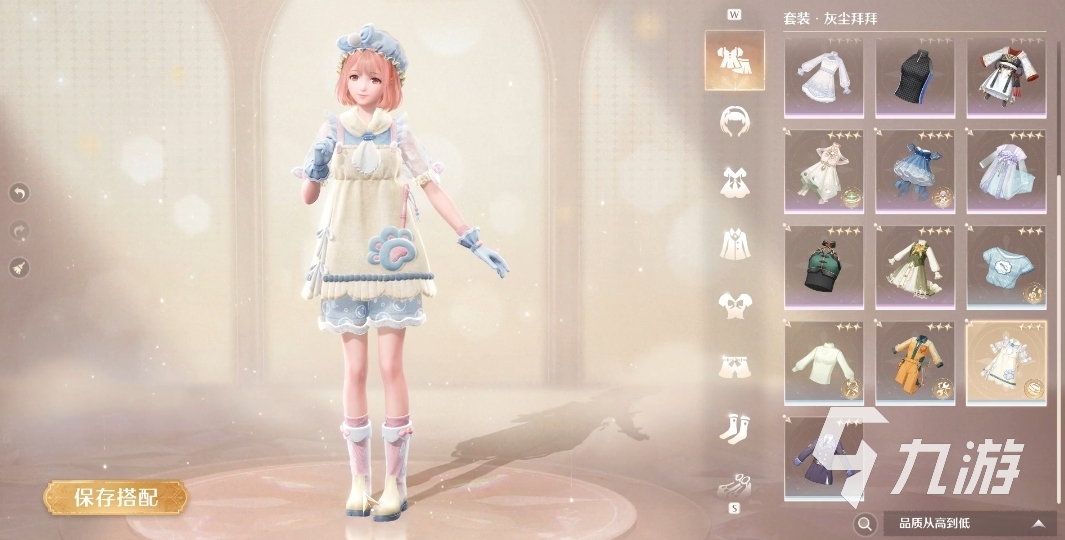Image resolution: width=1065 pixels, height=540 pixels.
Task: Open the magnifier search for outfits
Action: pyautogui.click(x=864, y=523)
